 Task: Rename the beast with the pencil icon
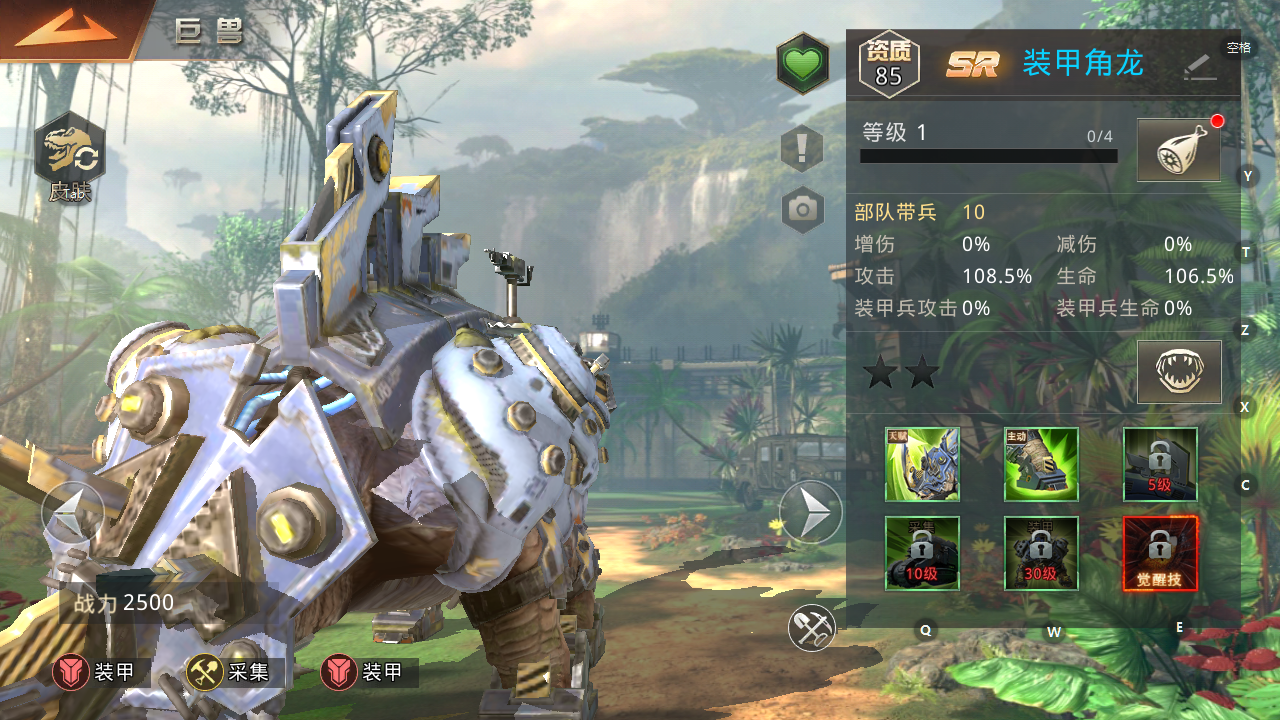tap(1200, 66)
